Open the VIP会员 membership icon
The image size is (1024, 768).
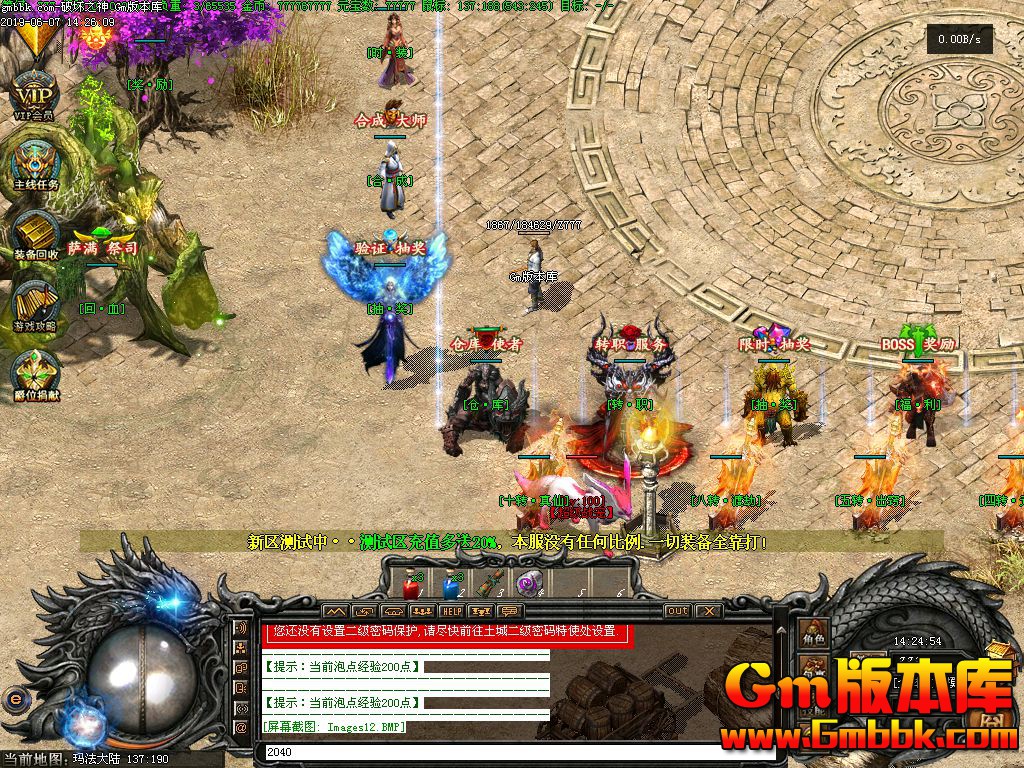pos(35,95)
